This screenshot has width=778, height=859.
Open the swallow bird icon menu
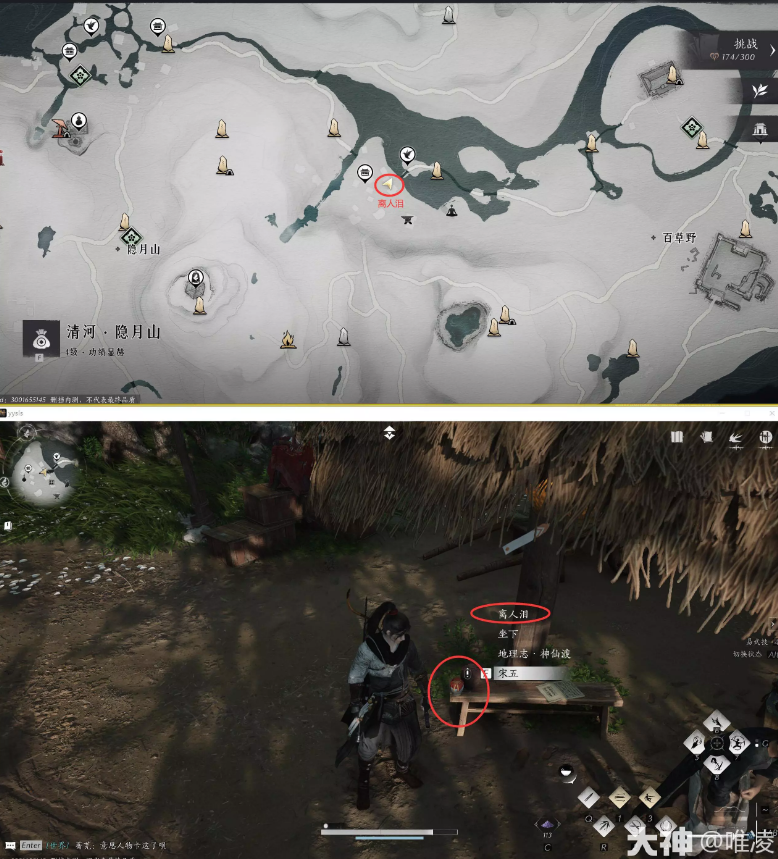coord(736,437)
